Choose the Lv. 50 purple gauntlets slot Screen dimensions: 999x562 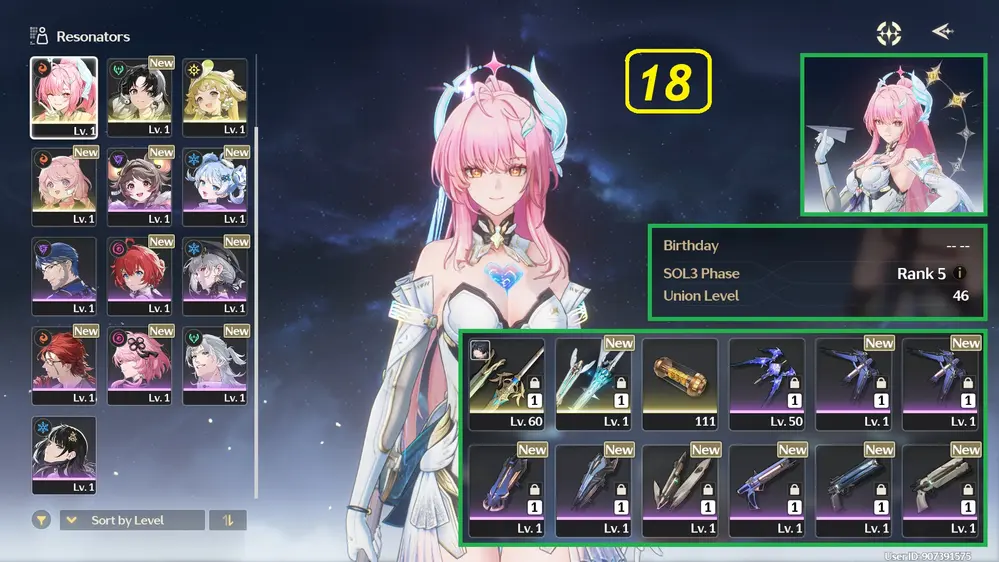pyautogui.click(x=766, y=384)
